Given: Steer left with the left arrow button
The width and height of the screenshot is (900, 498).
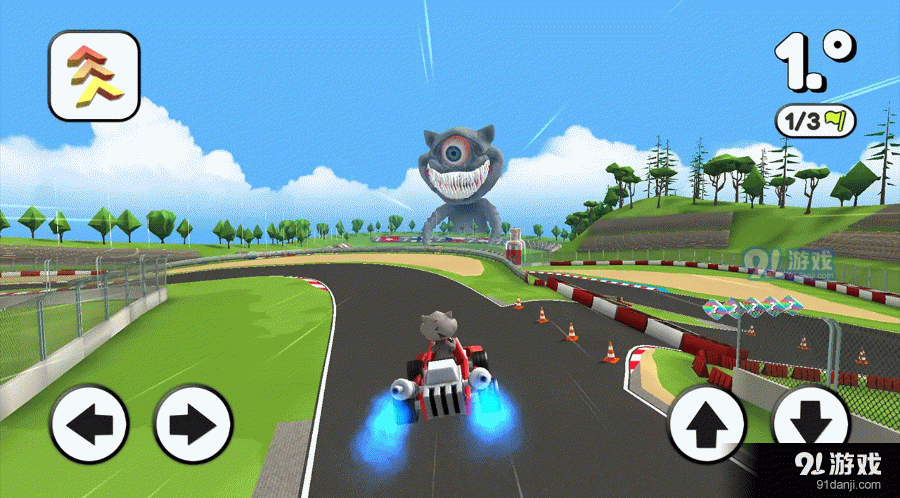Looking at the screenshot, I should (x=90, y=424).
